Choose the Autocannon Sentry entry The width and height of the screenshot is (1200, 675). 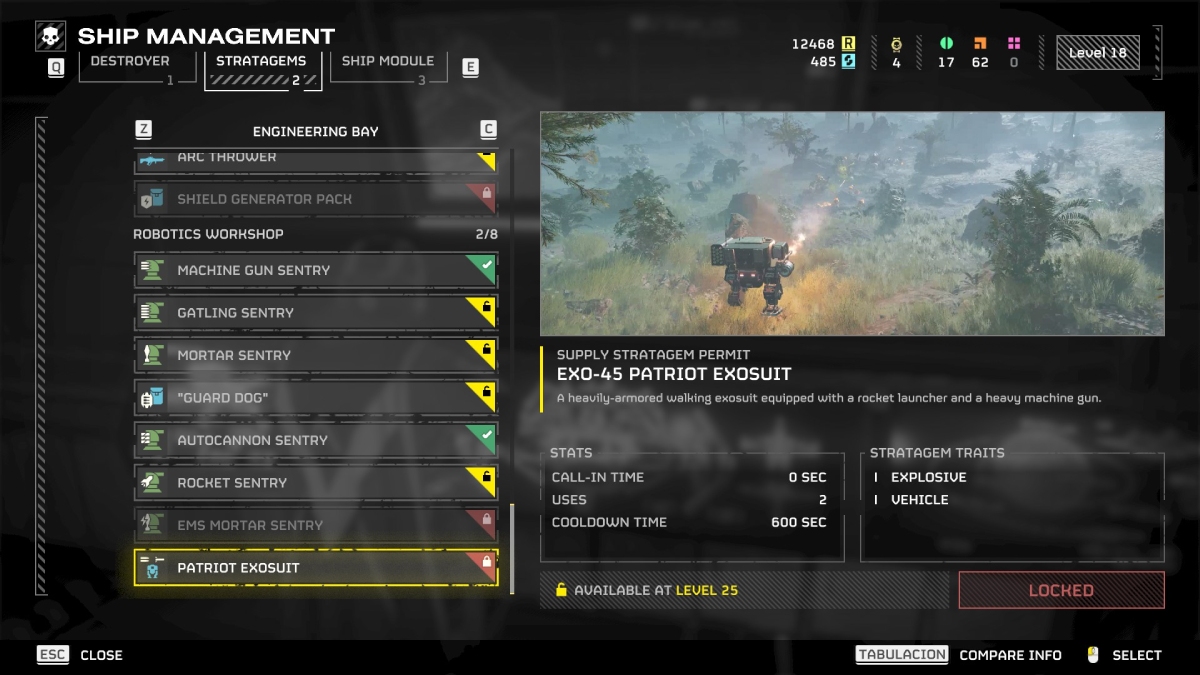[315, 440]
